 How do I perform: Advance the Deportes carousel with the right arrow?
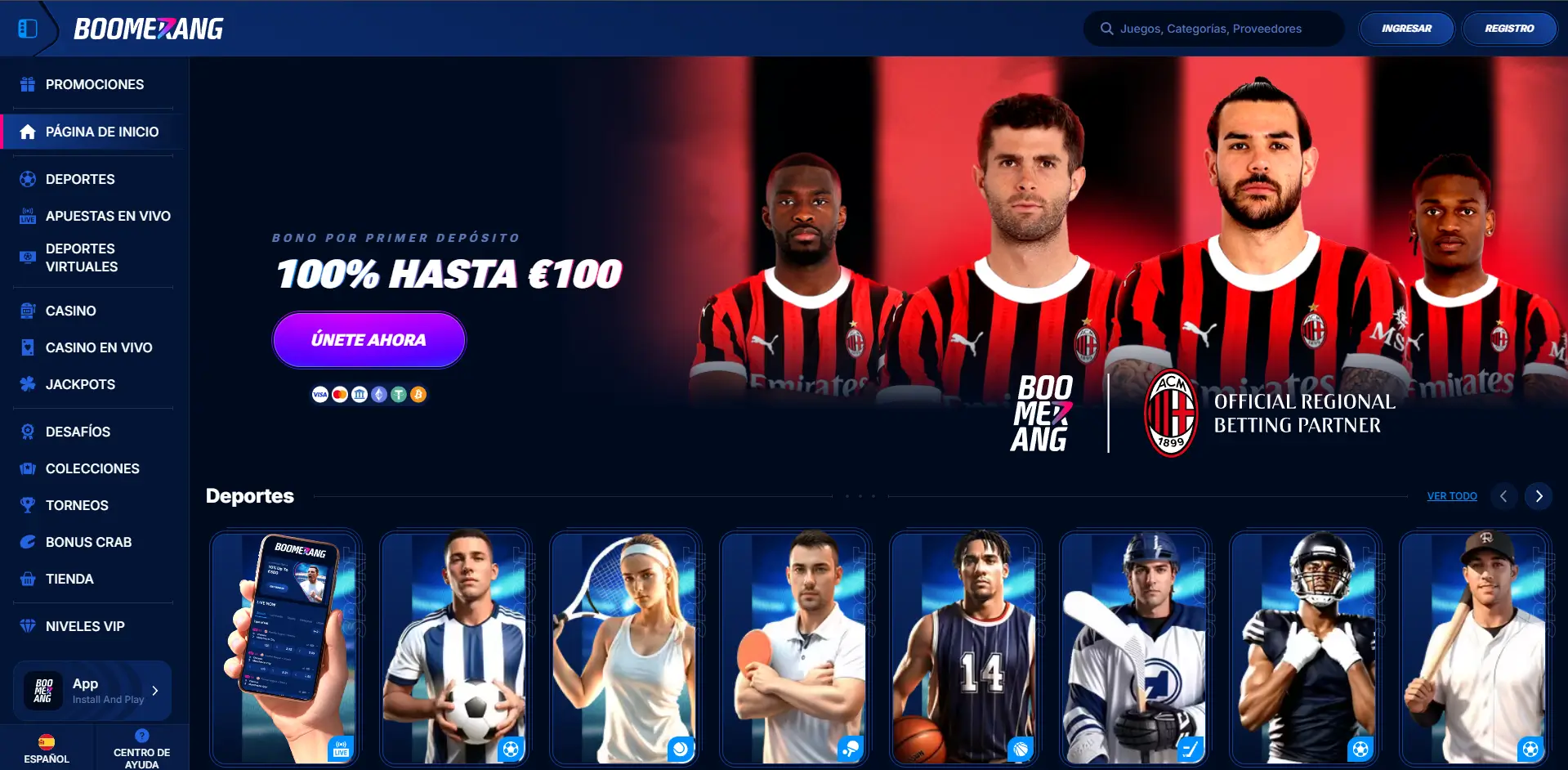(1539, 496)
